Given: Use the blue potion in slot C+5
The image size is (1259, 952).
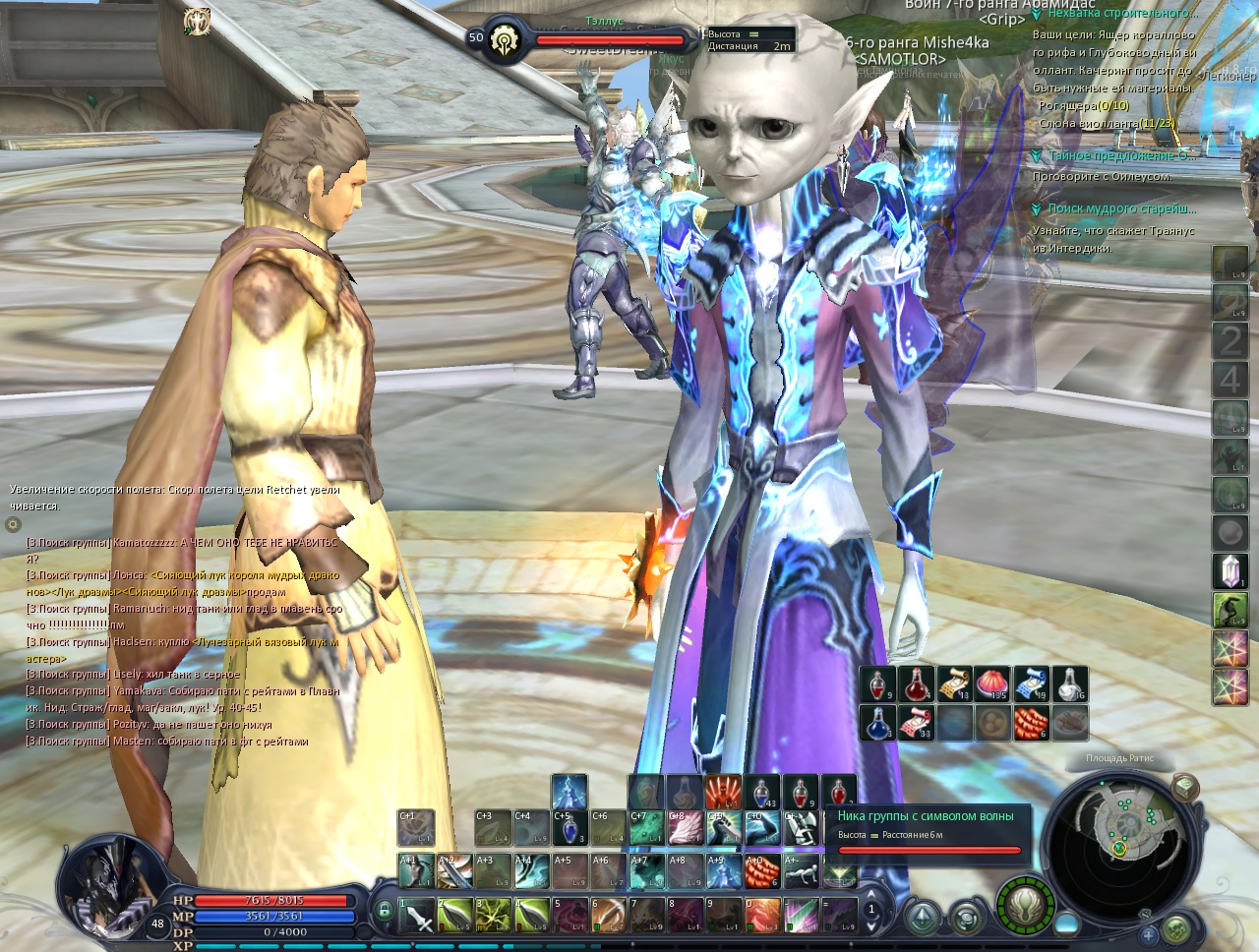Looking at the screenshot, I should (x=570, y=828).
